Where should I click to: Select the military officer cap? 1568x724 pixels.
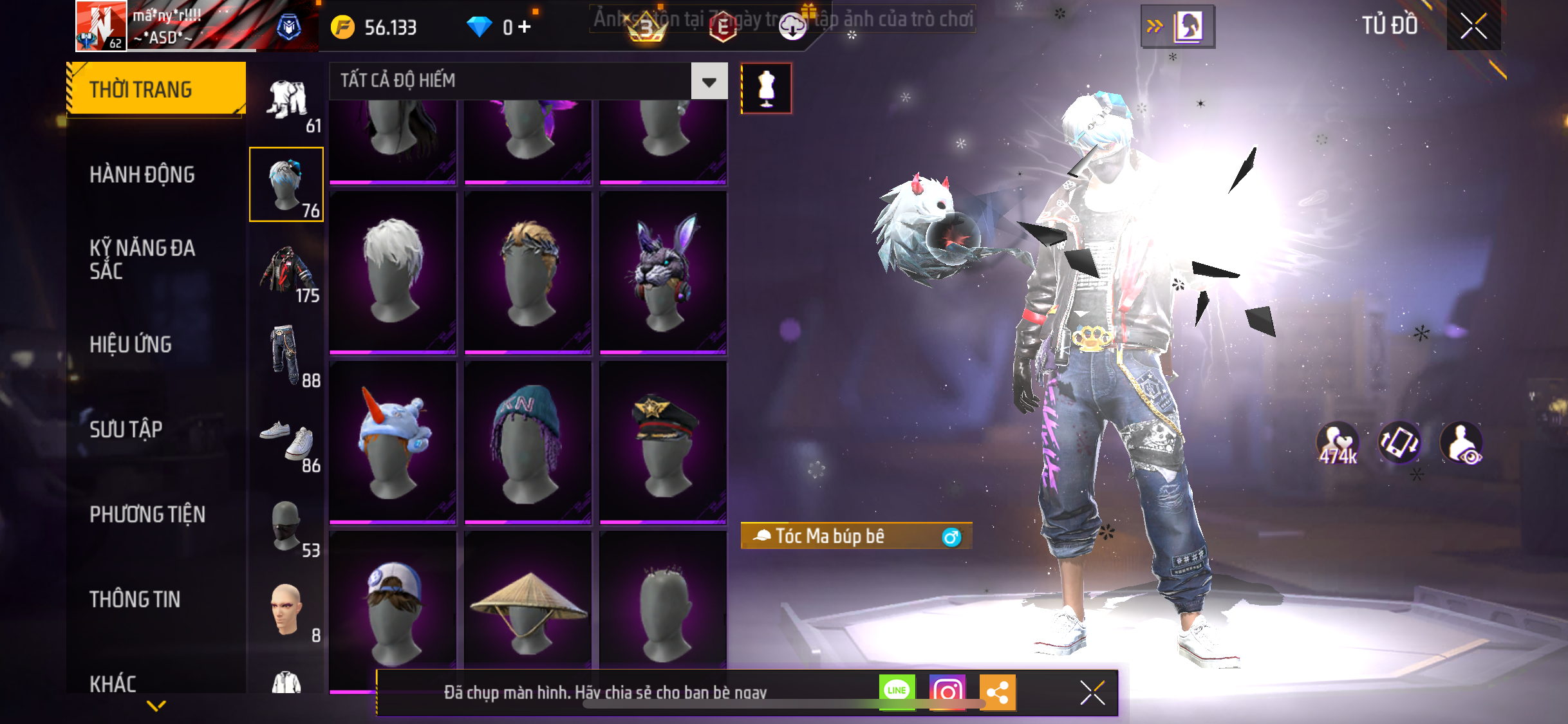pyautogui.click(x=662, y=441)
